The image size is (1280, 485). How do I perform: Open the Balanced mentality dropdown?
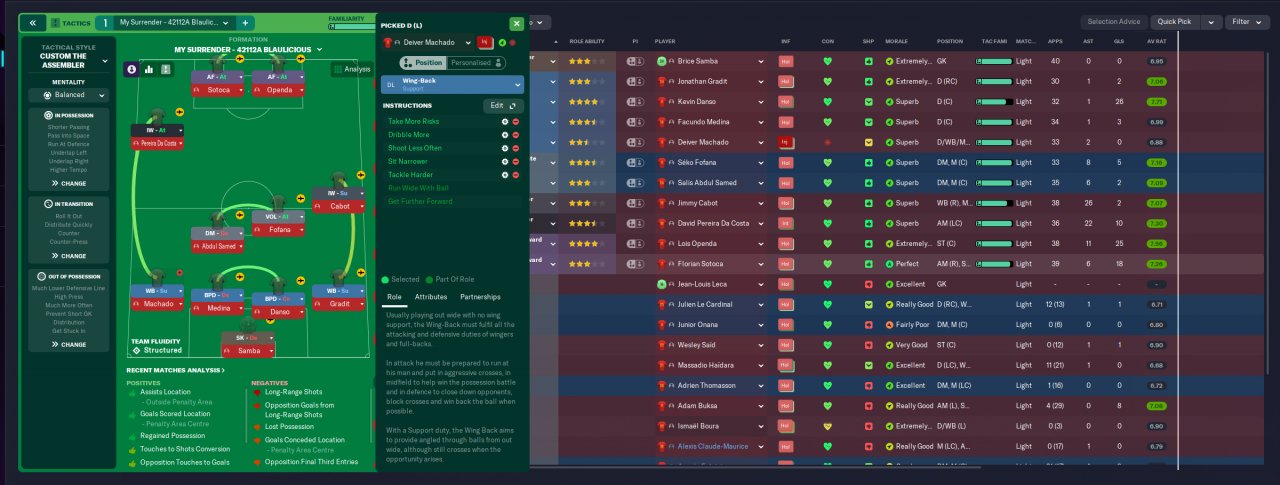point(69,95)
